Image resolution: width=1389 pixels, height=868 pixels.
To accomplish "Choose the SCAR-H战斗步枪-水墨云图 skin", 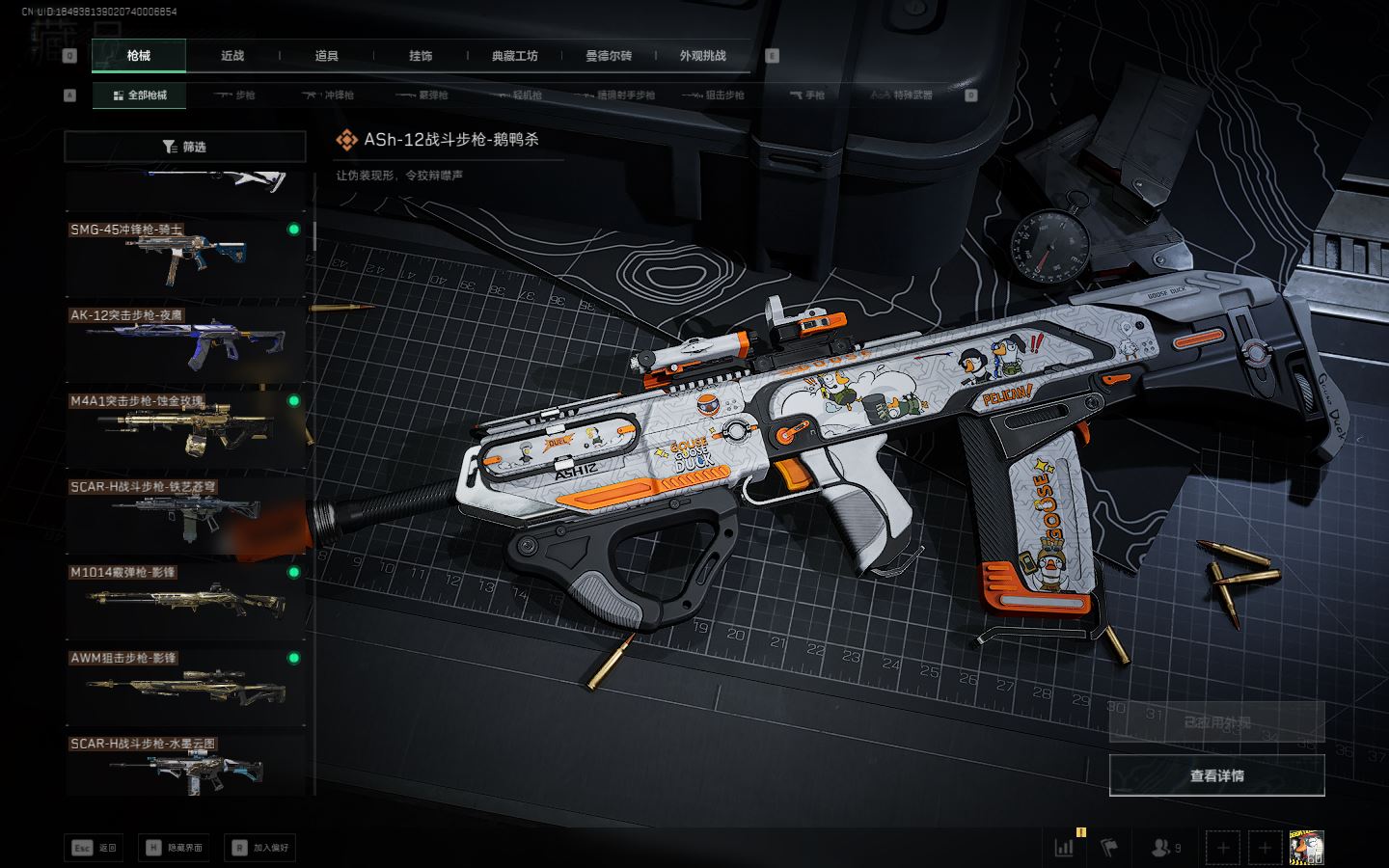I will pyautogui.click(x=184, y=767).
